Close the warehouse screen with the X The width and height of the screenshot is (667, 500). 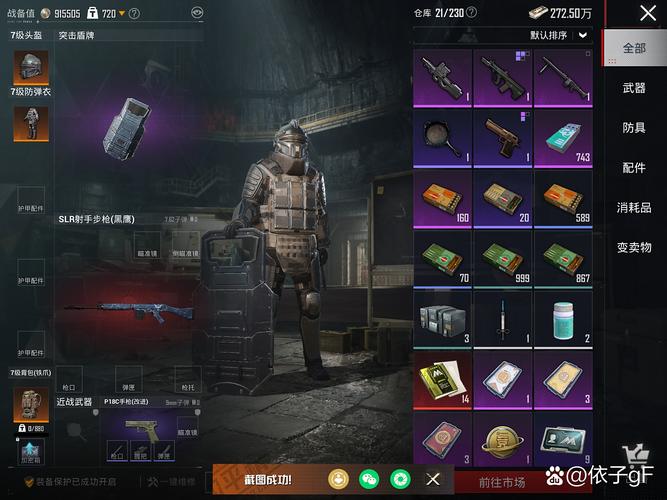pos(648,13)
